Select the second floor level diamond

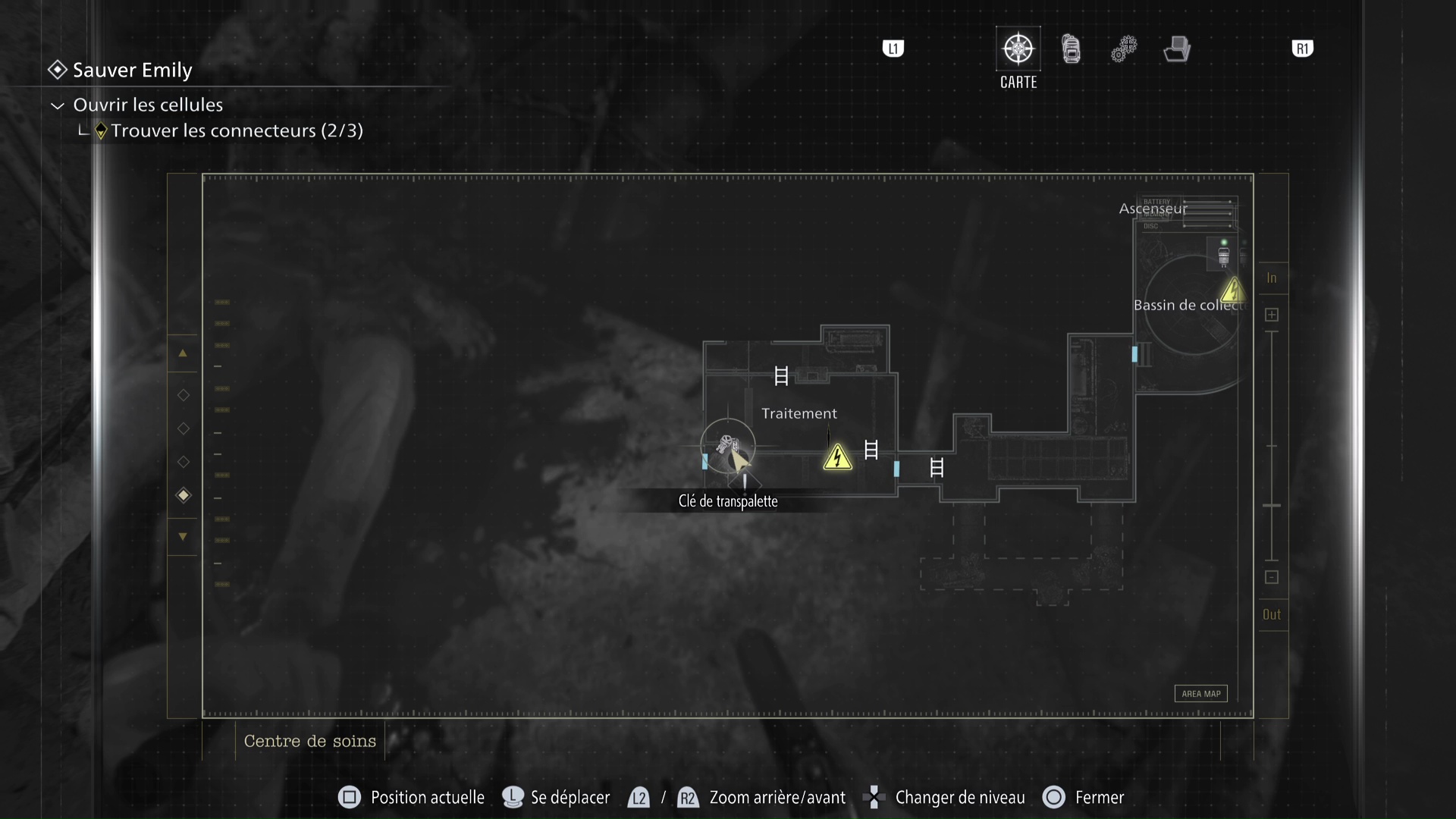pyautogui.click(x=183, y=428)
